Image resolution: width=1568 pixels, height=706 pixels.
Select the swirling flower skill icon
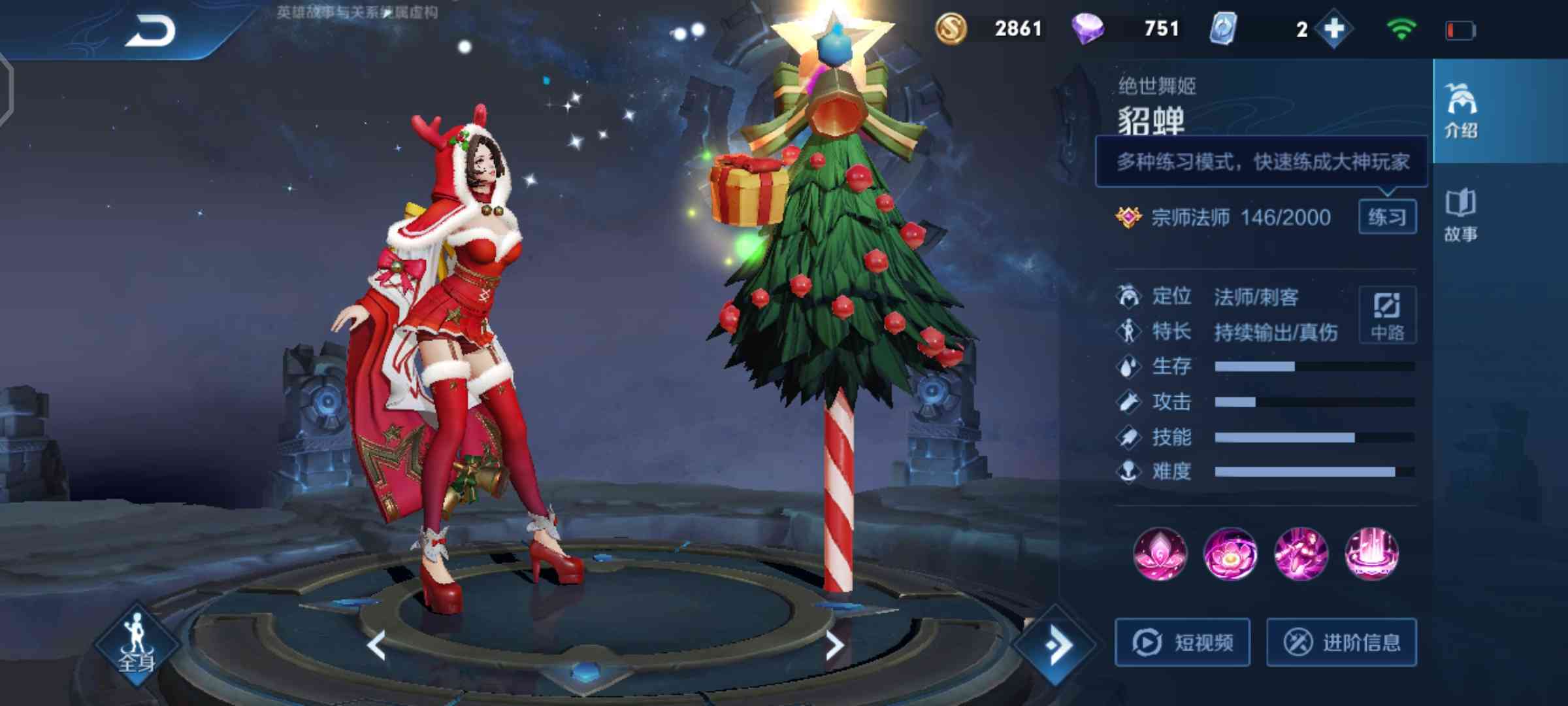1230,554
